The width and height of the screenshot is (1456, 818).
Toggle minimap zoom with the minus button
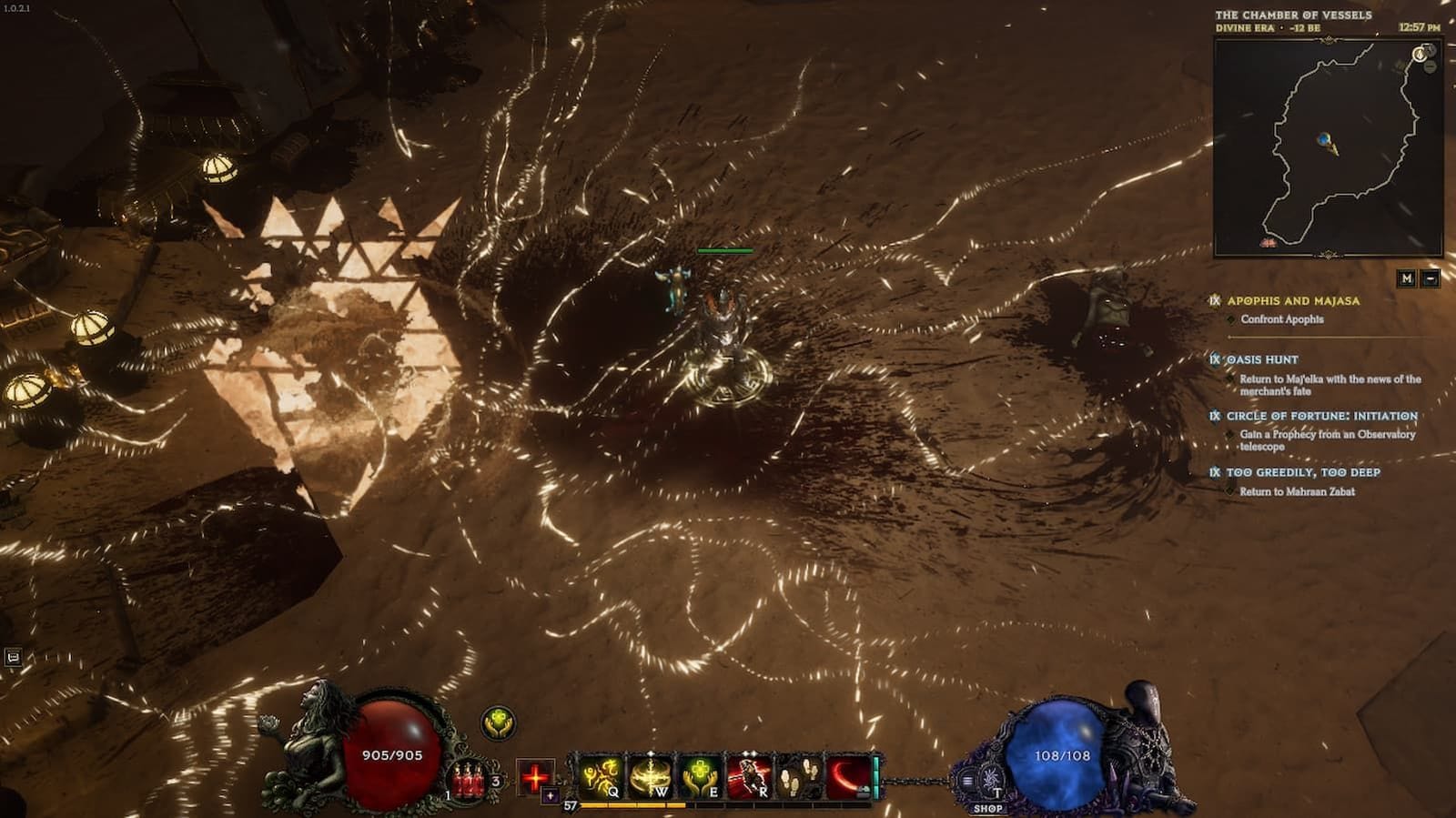[1431, 279]
